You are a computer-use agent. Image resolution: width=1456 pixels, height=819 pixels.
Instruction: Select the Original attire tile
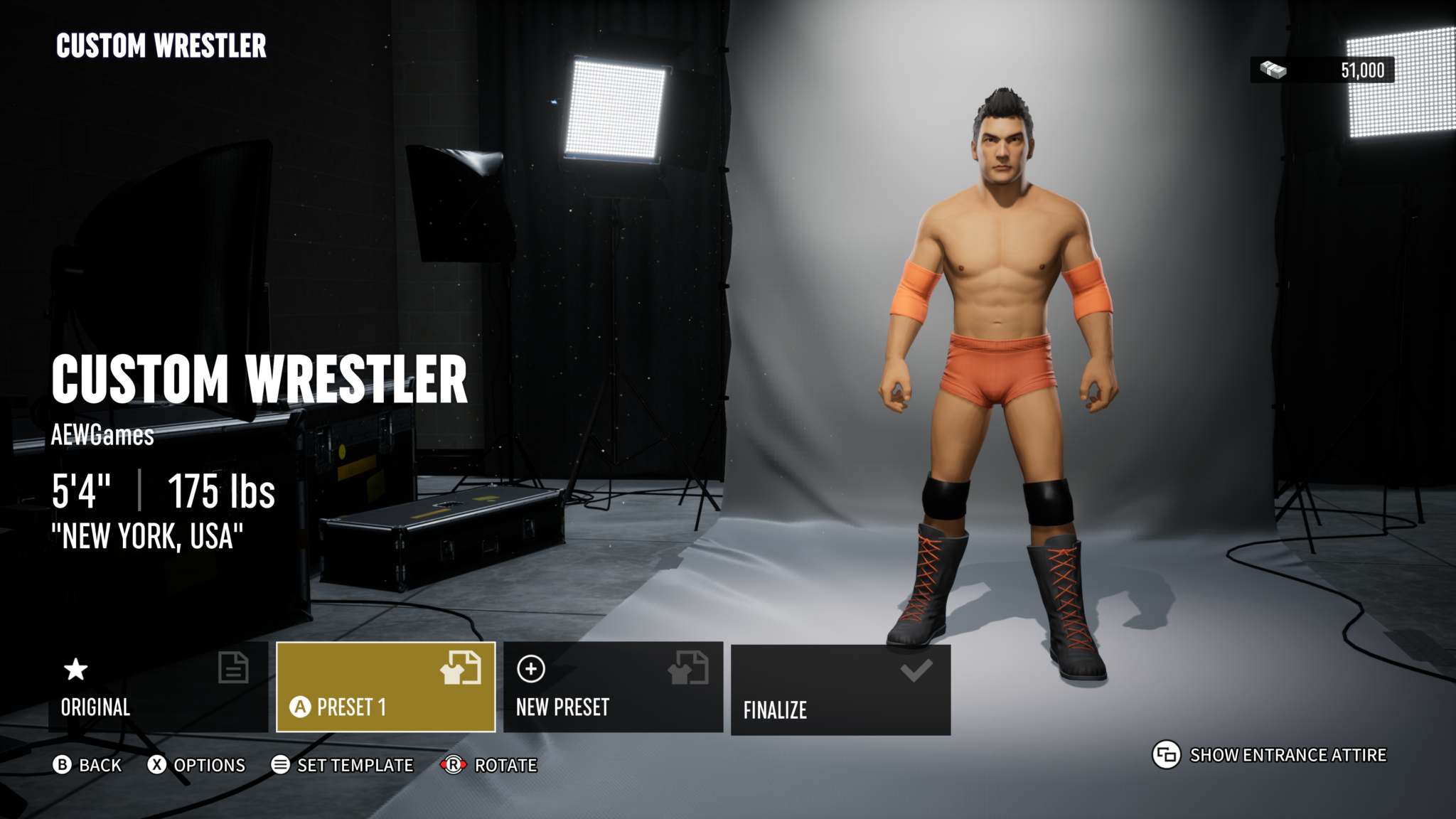click(x=158, y=687)
